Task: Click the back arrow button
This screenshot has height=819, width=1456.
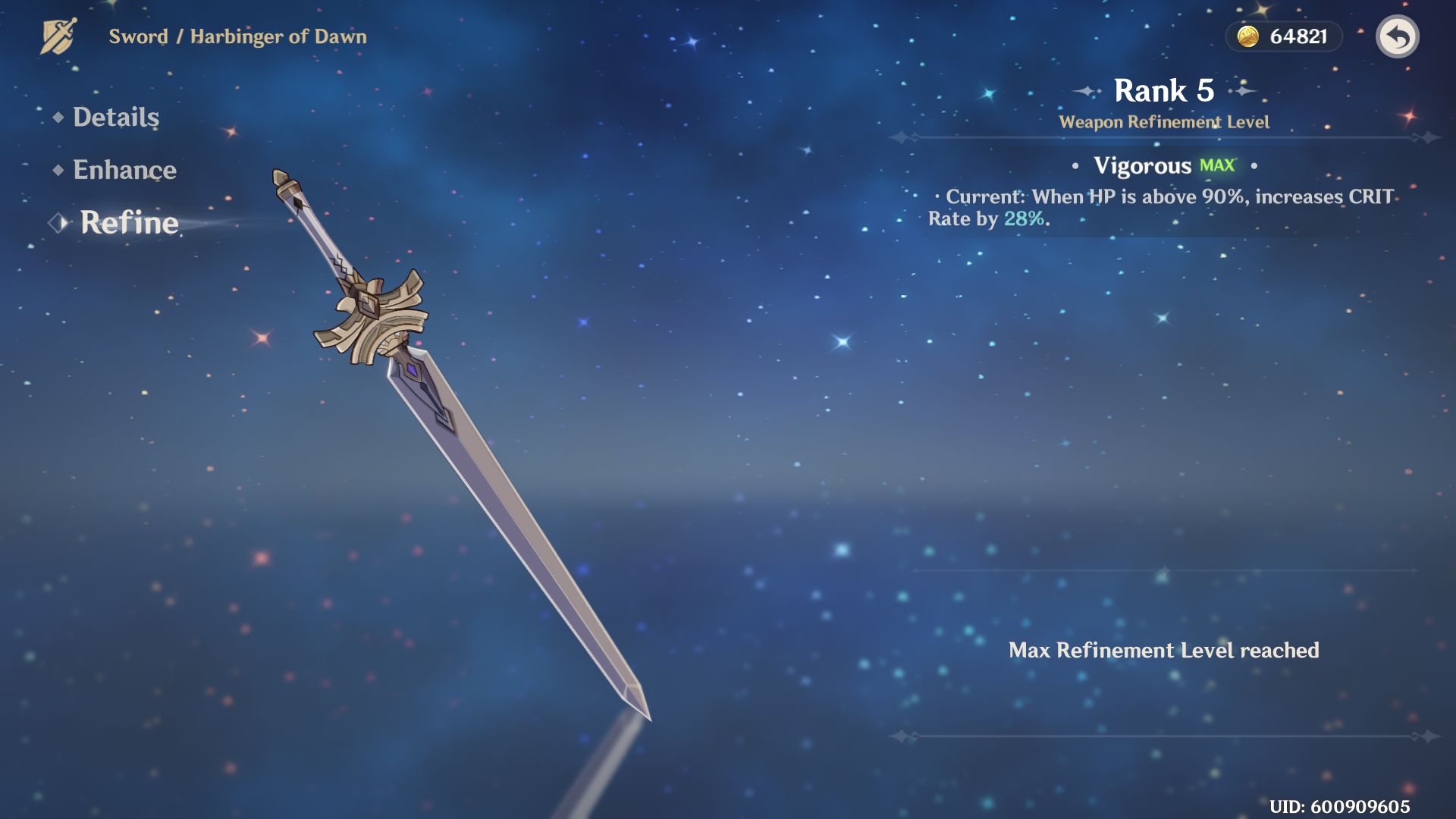Action: (1397, 36)
